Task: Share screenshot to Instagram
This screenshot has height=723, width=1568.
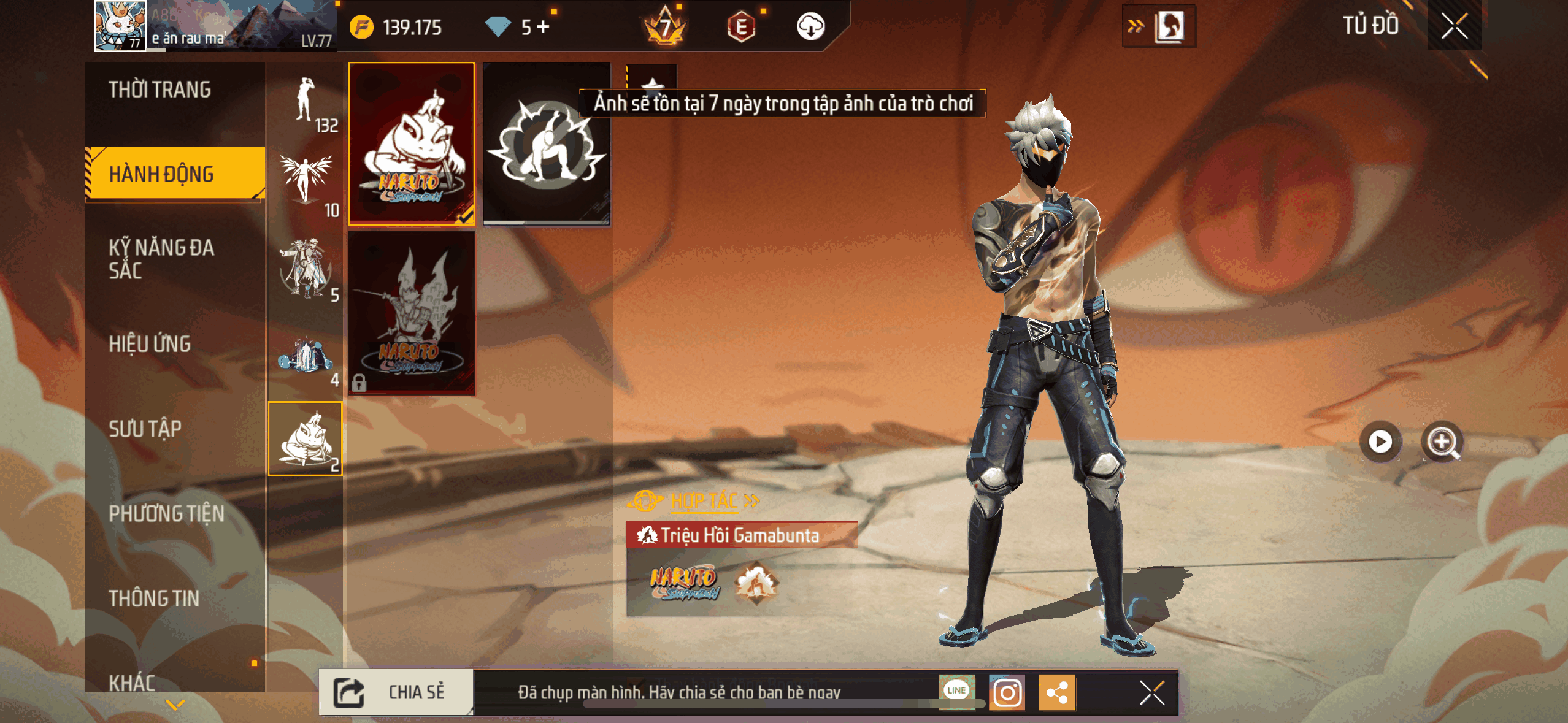Action: point(1007,693)
